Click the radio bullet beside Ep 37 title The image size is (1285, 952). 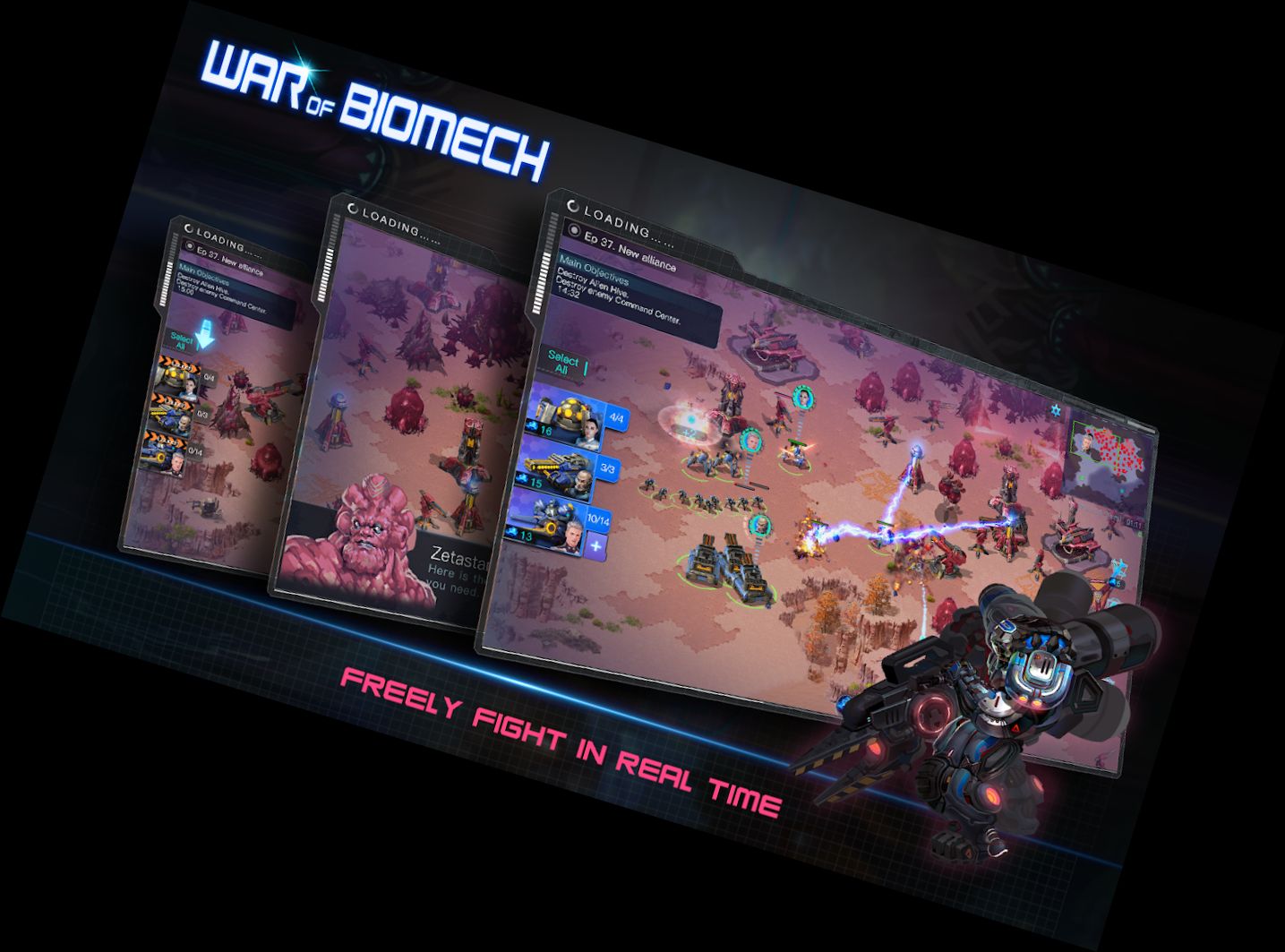(574, 232)
